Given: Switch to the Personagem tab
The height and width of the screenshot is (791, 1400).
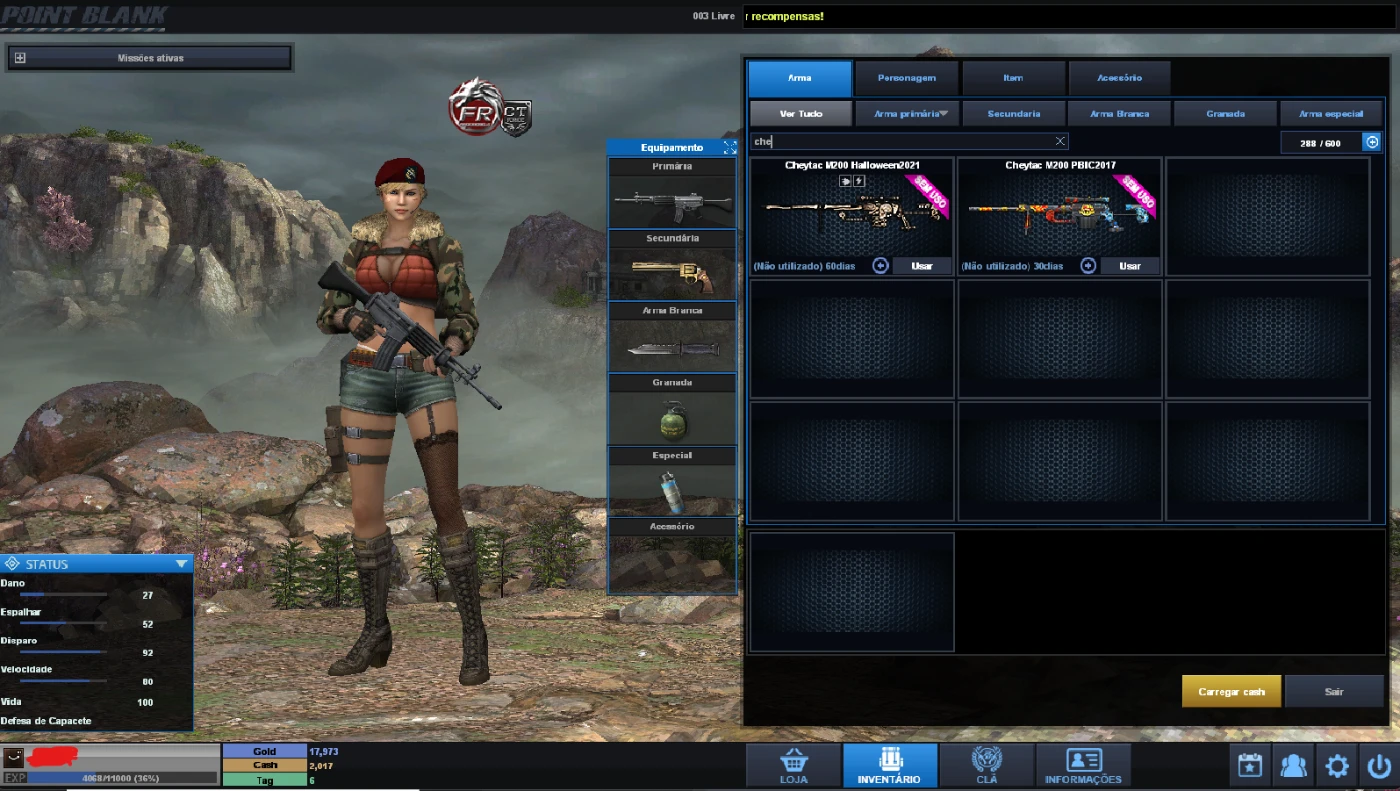Looking at the screenshot, I should [906, 77].
